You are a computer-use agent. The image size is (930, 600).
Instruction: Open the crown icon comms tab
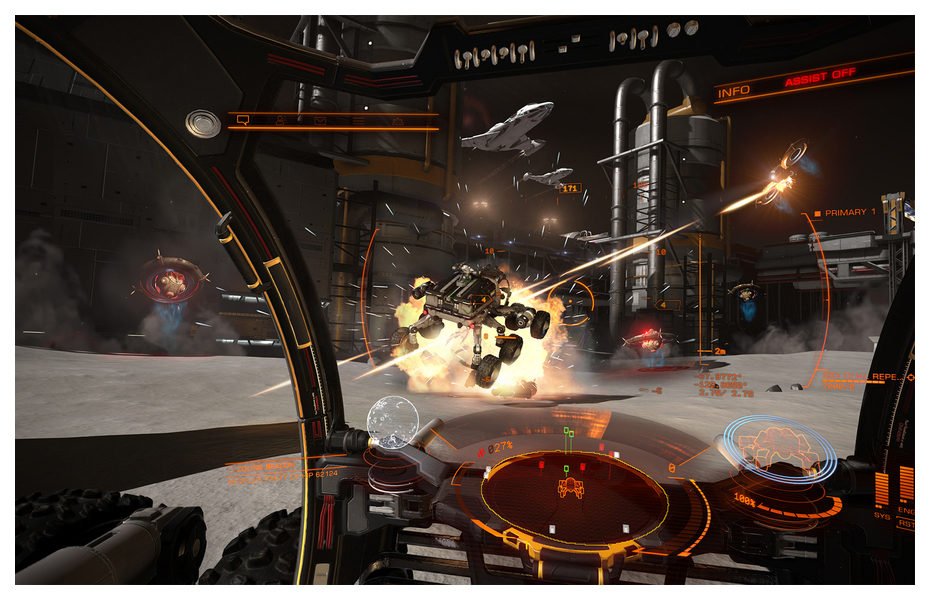397,120
